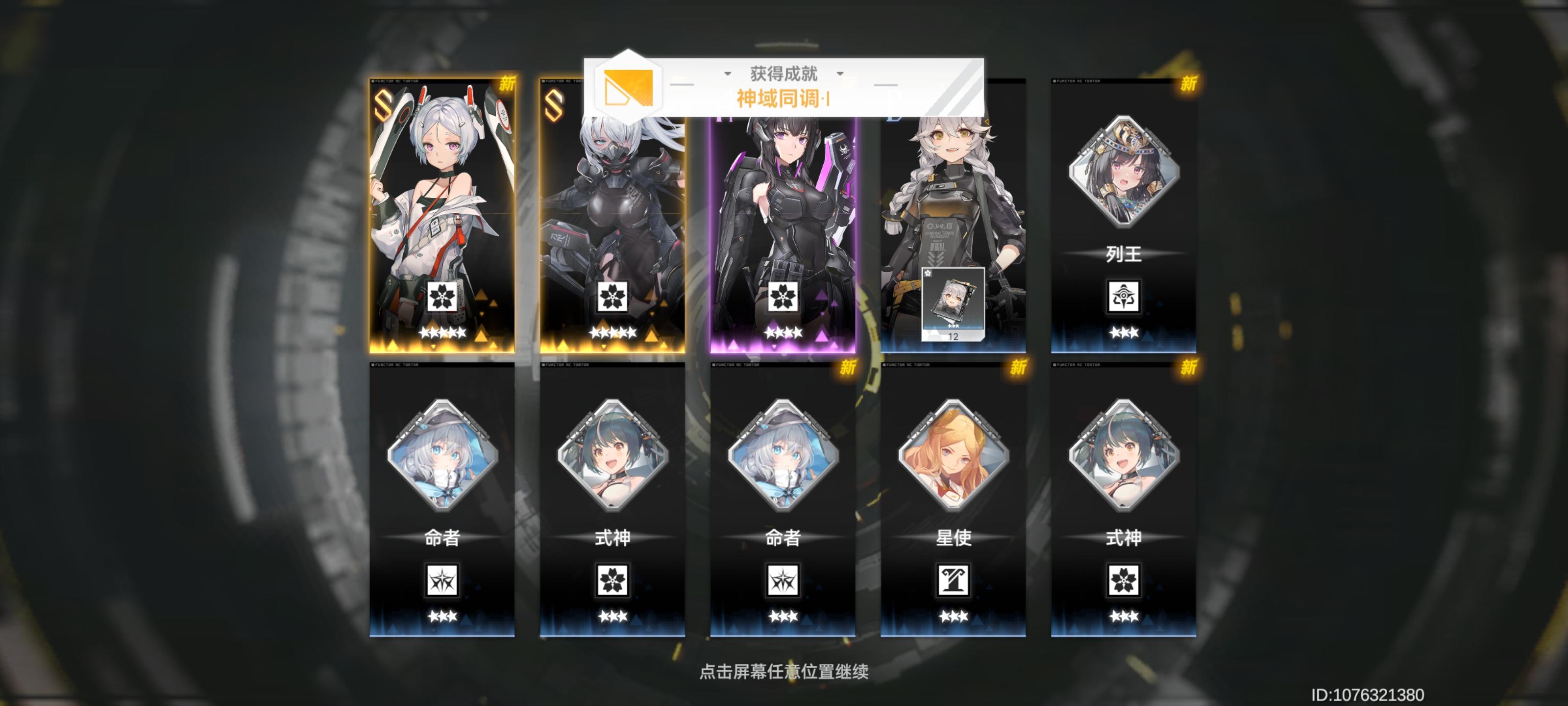This screenshot has width=1568, height=706.
Task: Expand the right chevron beside 获得成就
Action: click(x=841, y=74)
